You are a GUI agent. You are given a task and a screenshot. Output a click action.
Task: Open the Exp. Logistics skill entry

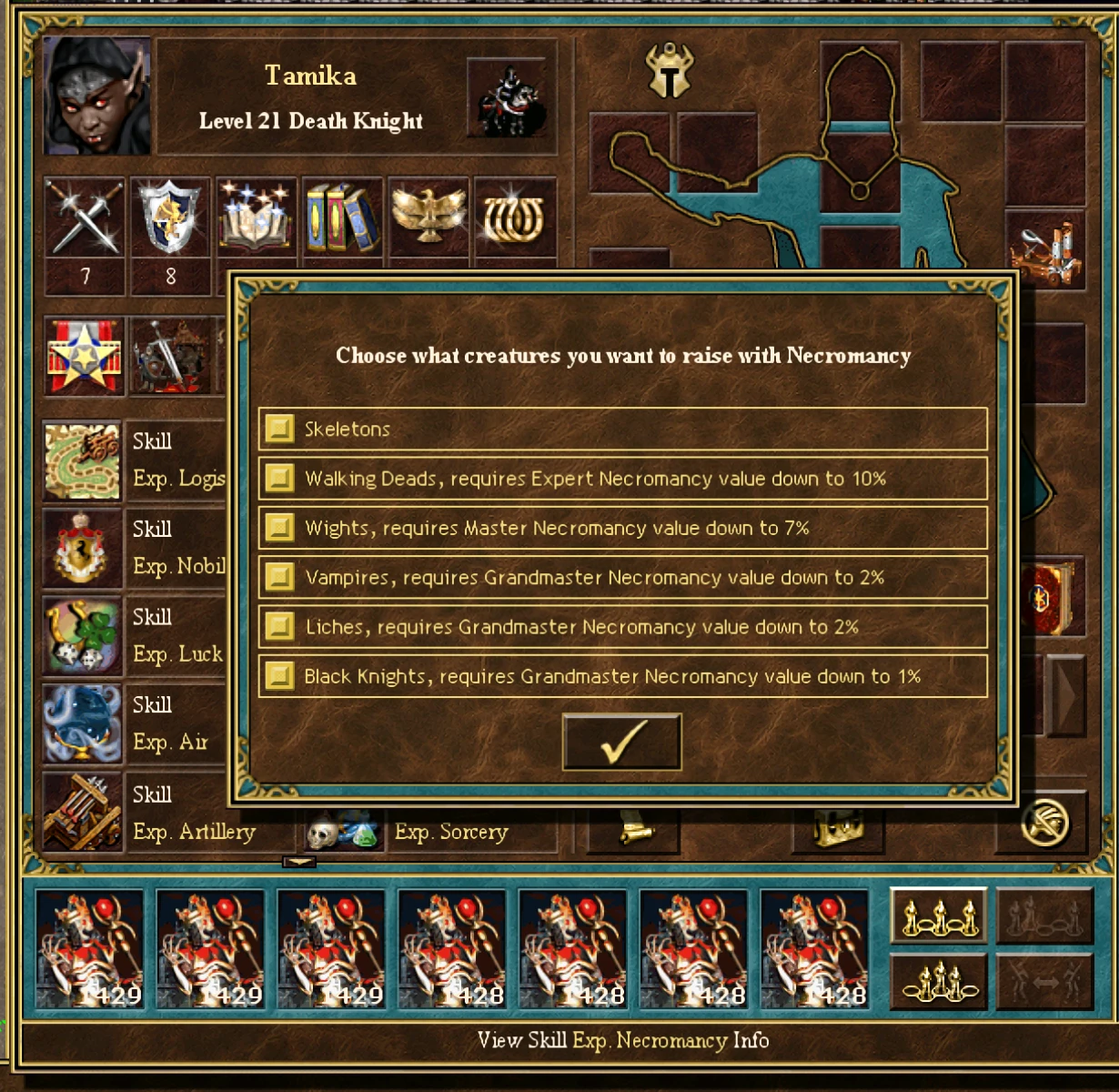pyautogui.click(x=83, y=460)
